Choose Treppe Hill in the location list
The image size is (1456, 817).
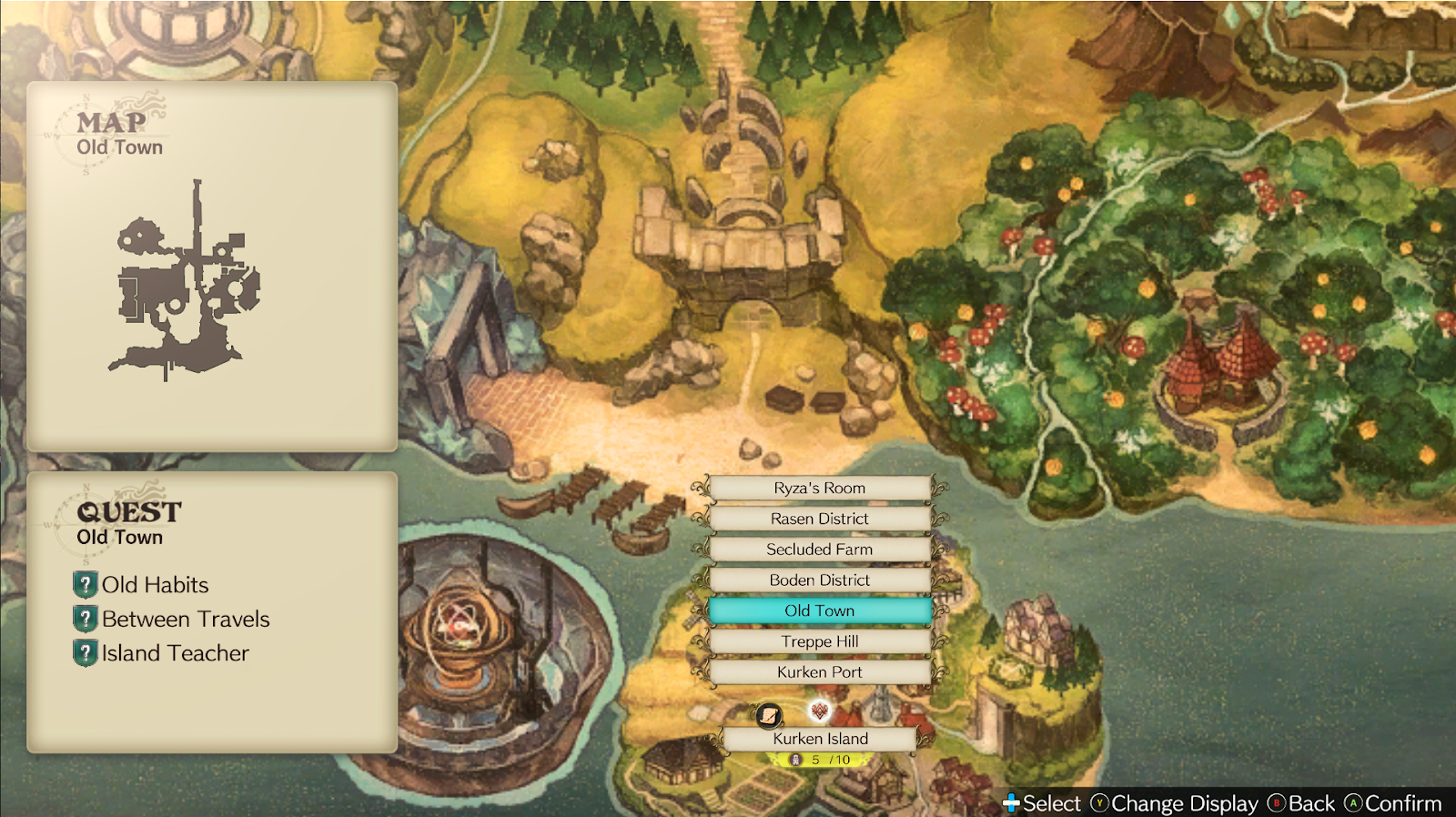[820, 641]
